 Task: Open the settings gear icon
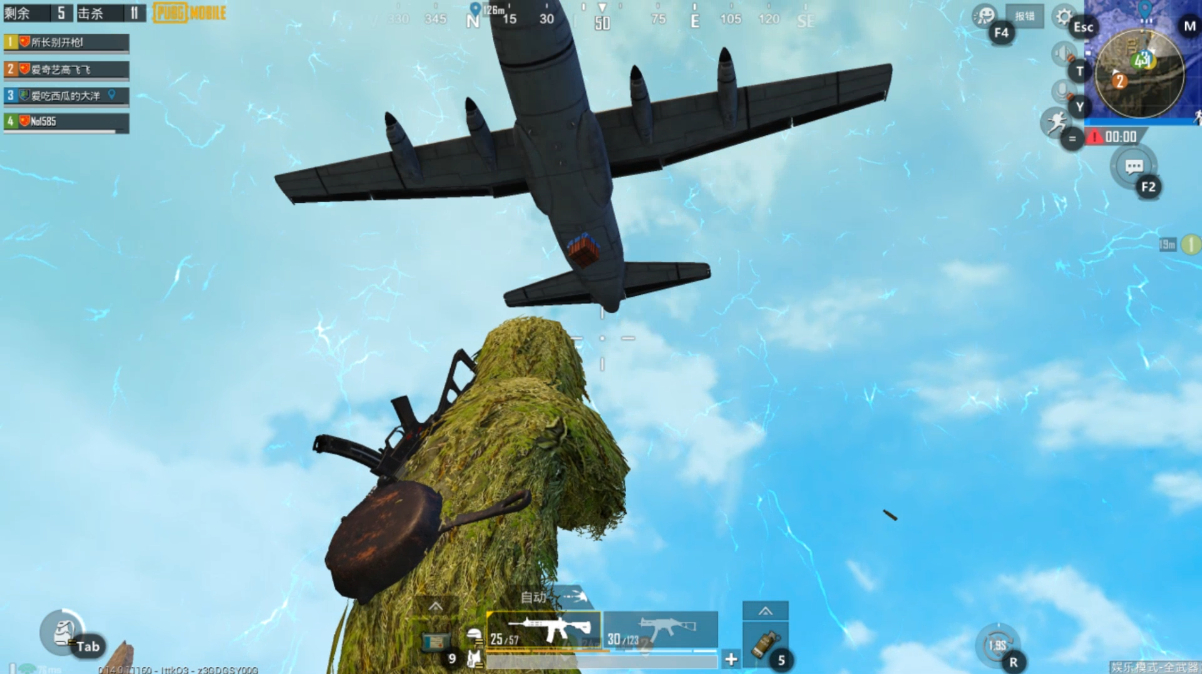point(1064,16)
